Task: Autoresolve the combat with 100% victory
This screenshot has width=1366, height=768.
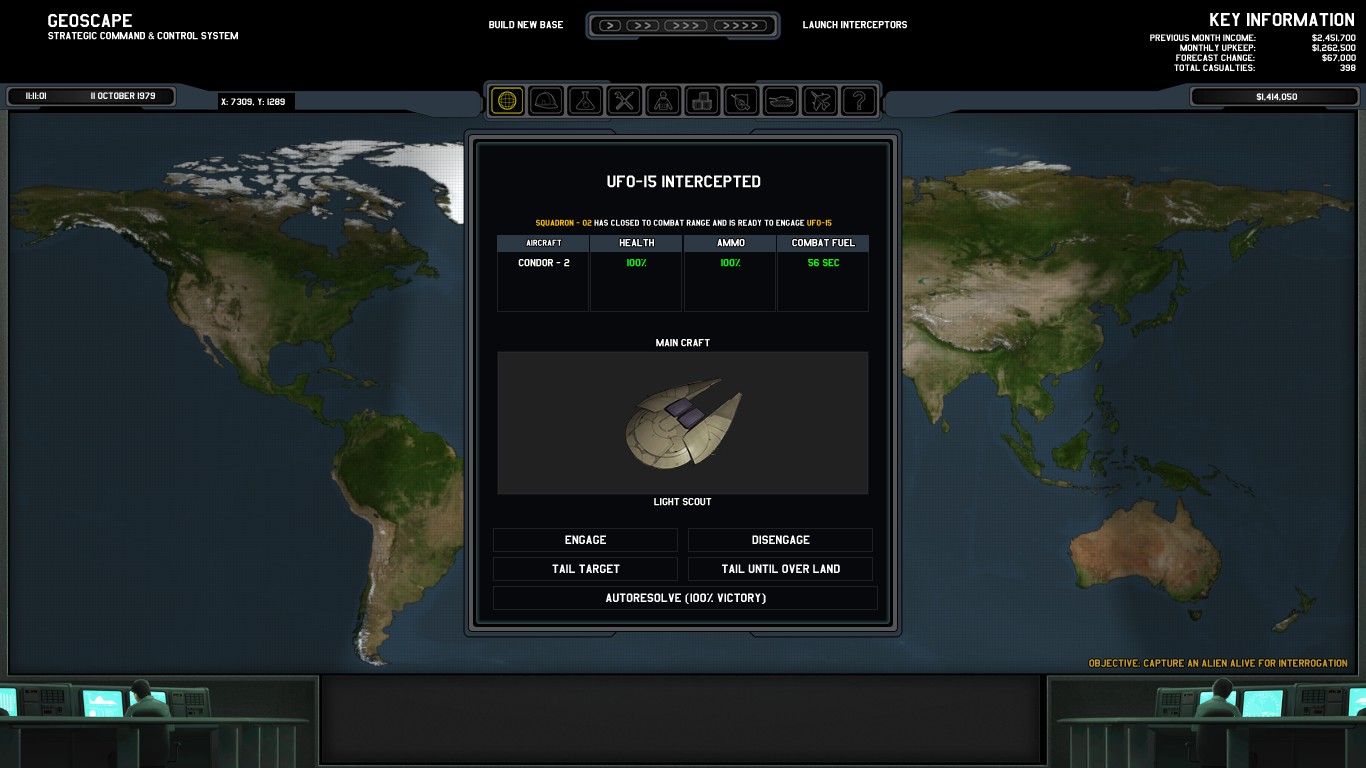Action: (685, 598)
